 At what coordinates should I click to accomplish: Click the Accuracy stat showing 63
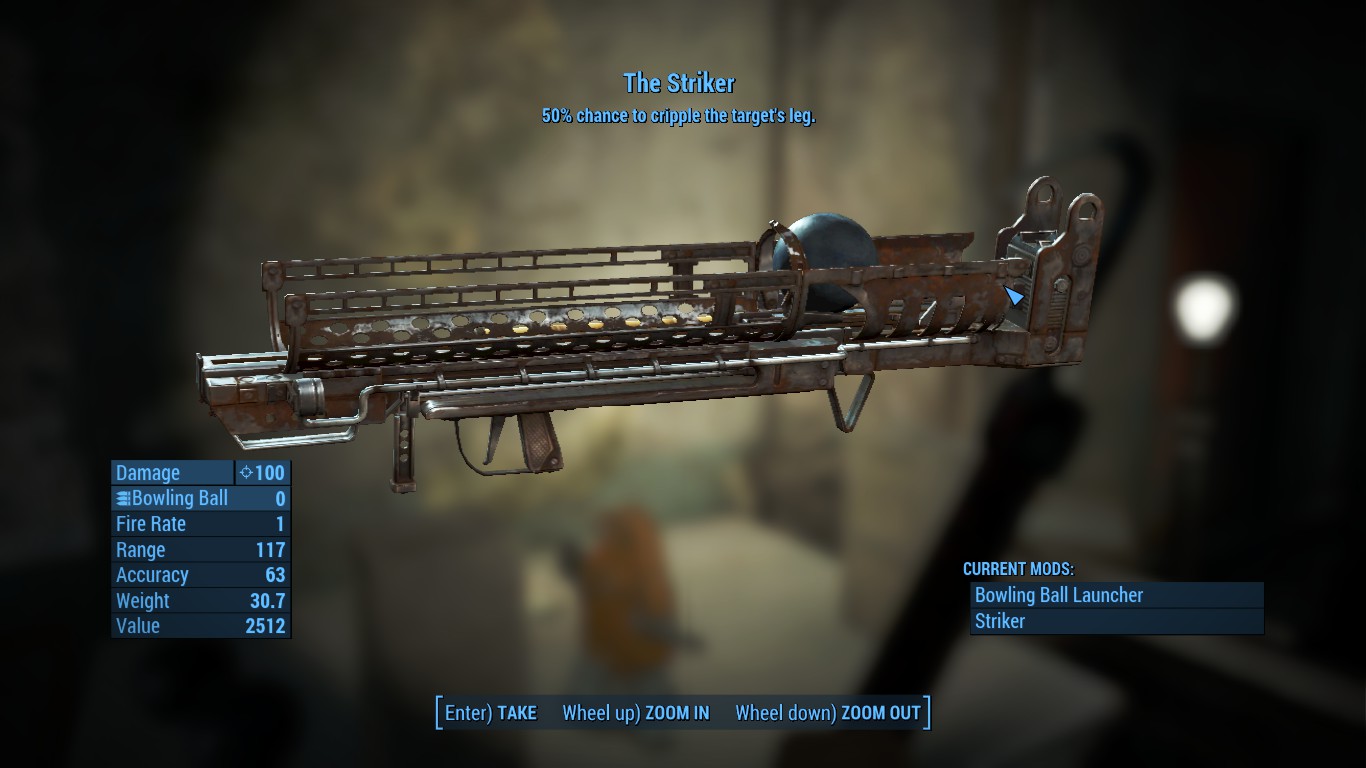(x=200, y=575)
